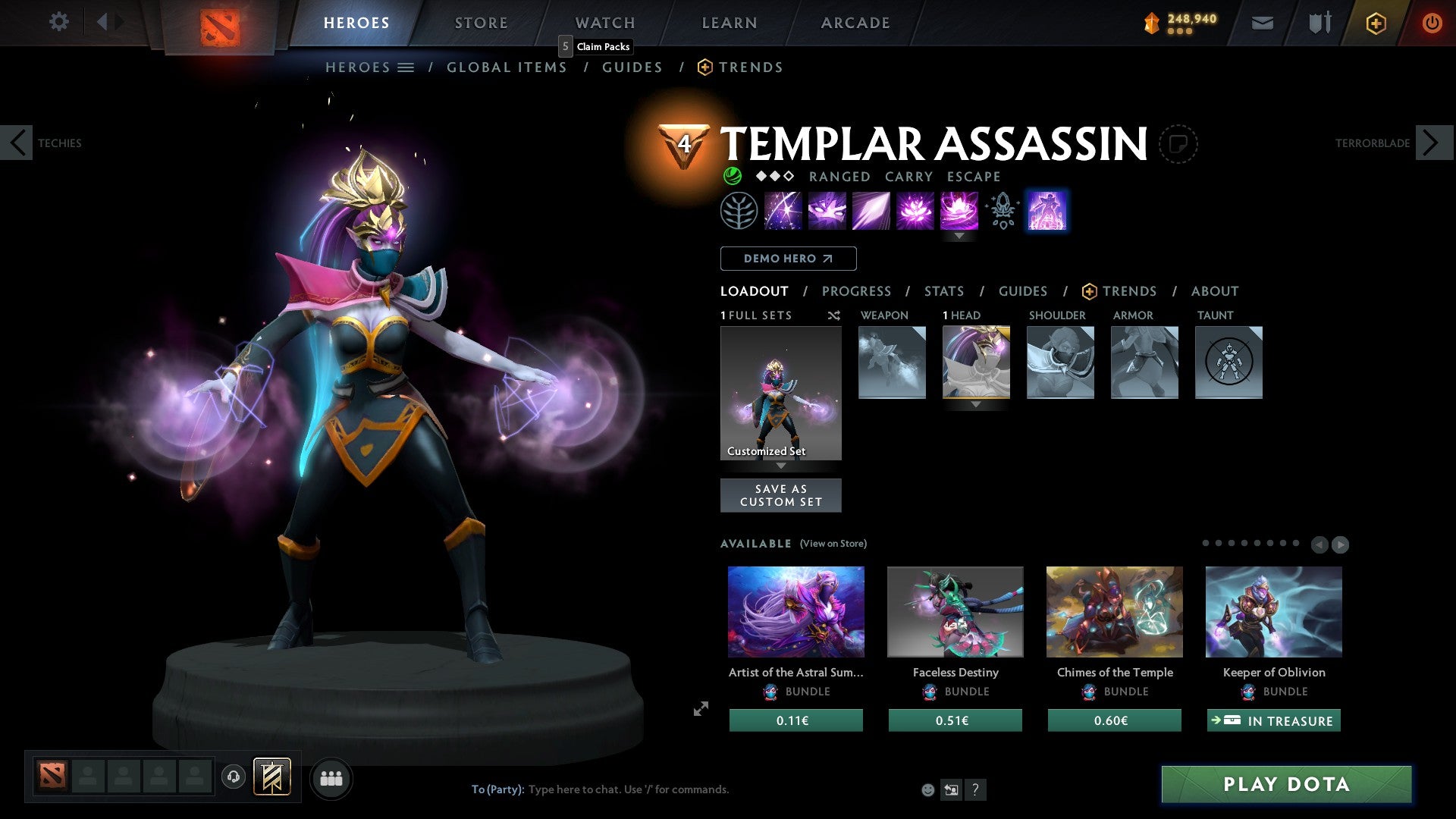Select the Faceless Destiny bundle thumbnail

pos(955,611)
